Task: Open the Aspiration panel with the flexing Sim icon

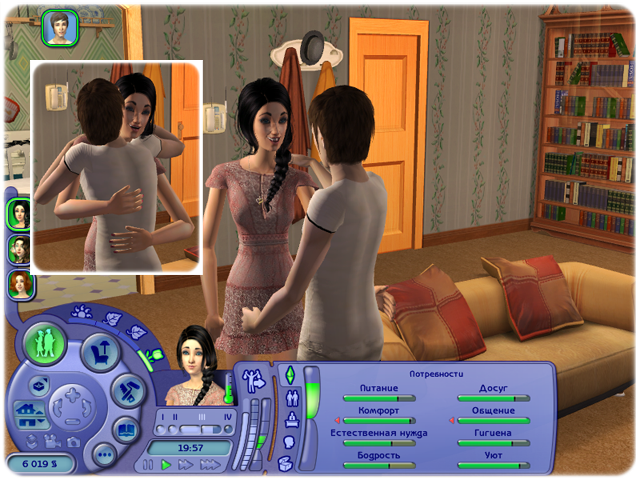Action: 251,380
